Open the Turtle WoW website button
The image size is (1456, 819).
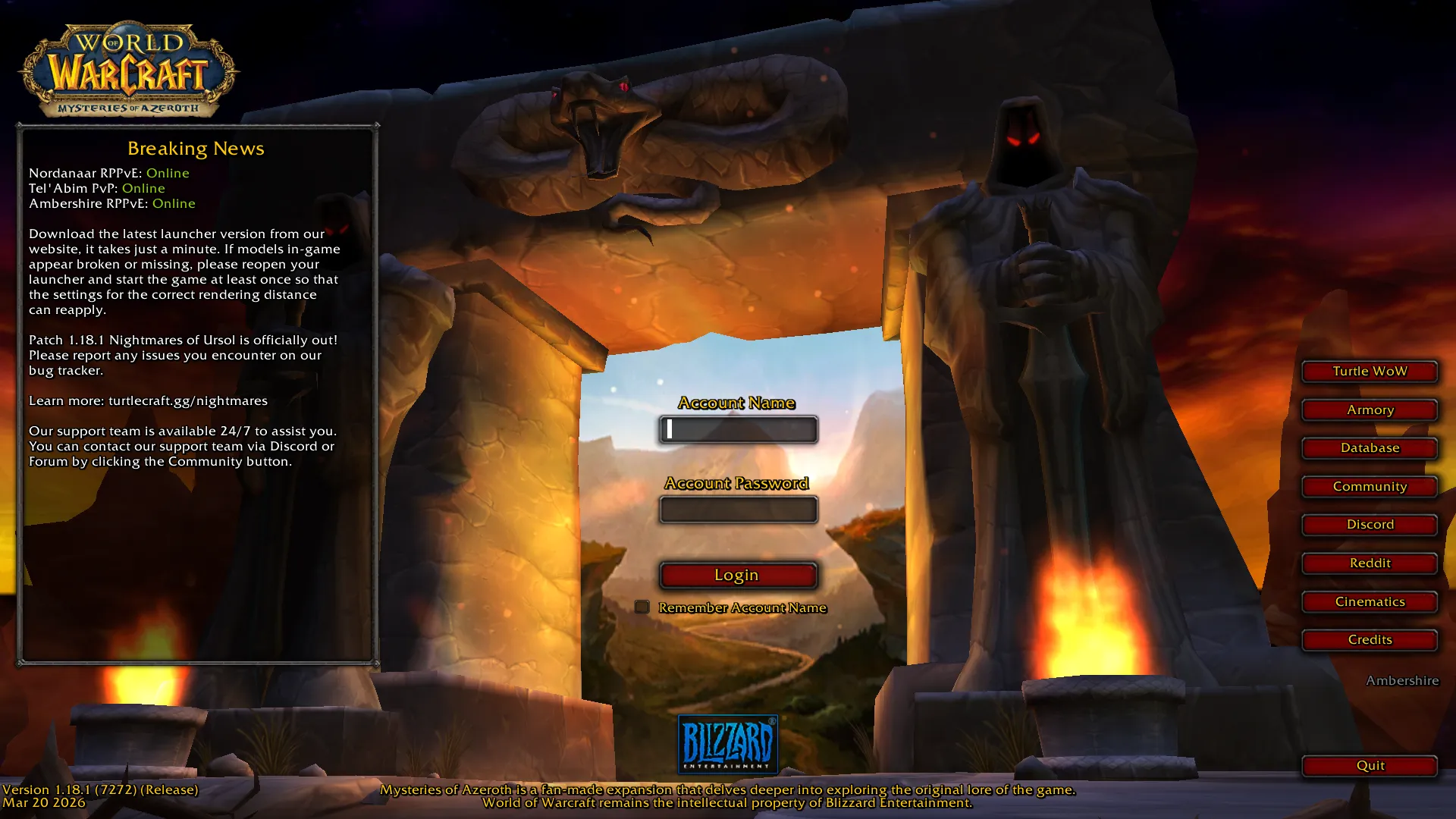click(1370, 372)
